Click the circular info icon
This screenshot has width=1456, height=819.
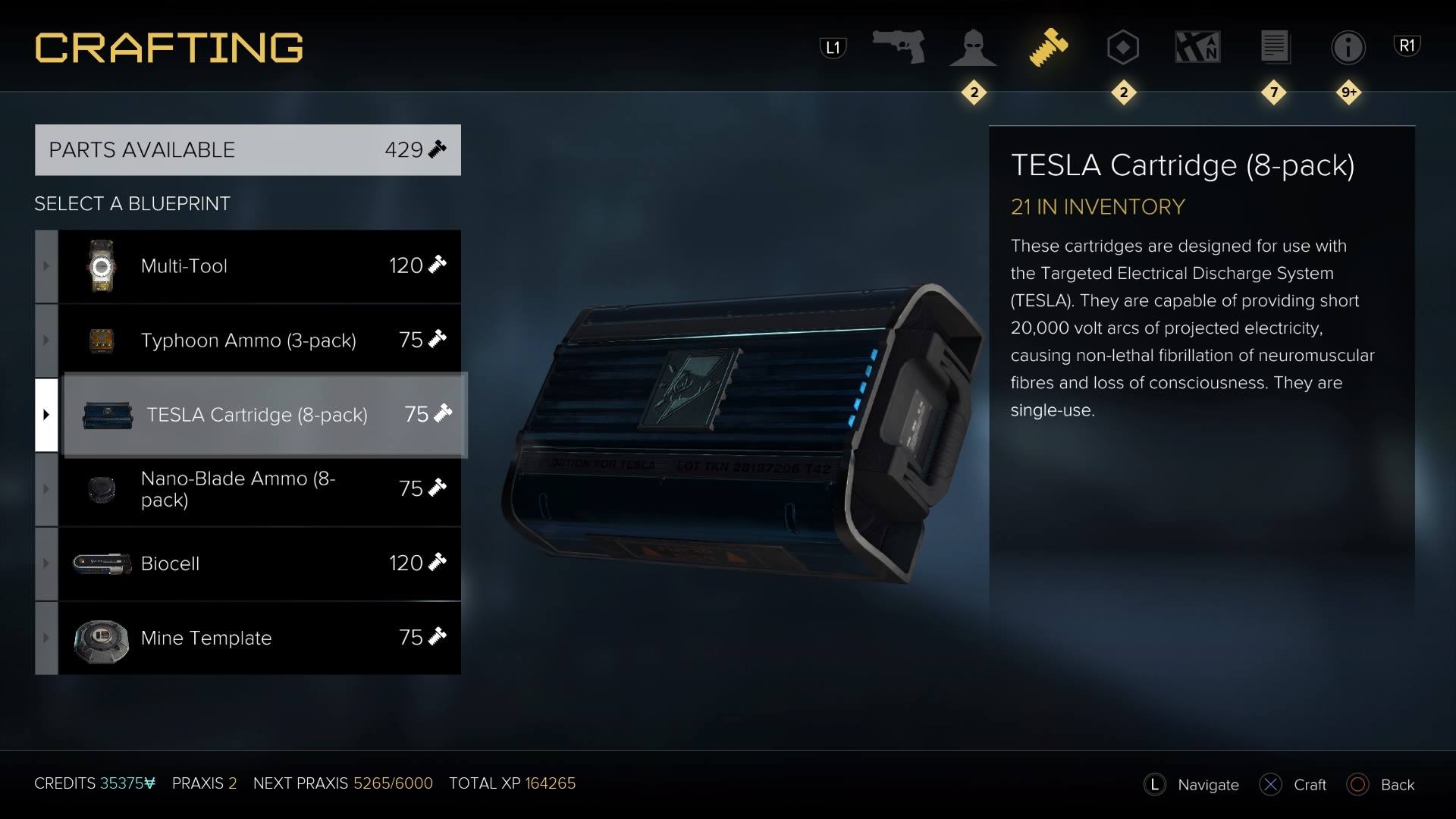(x=1349, y=47)
